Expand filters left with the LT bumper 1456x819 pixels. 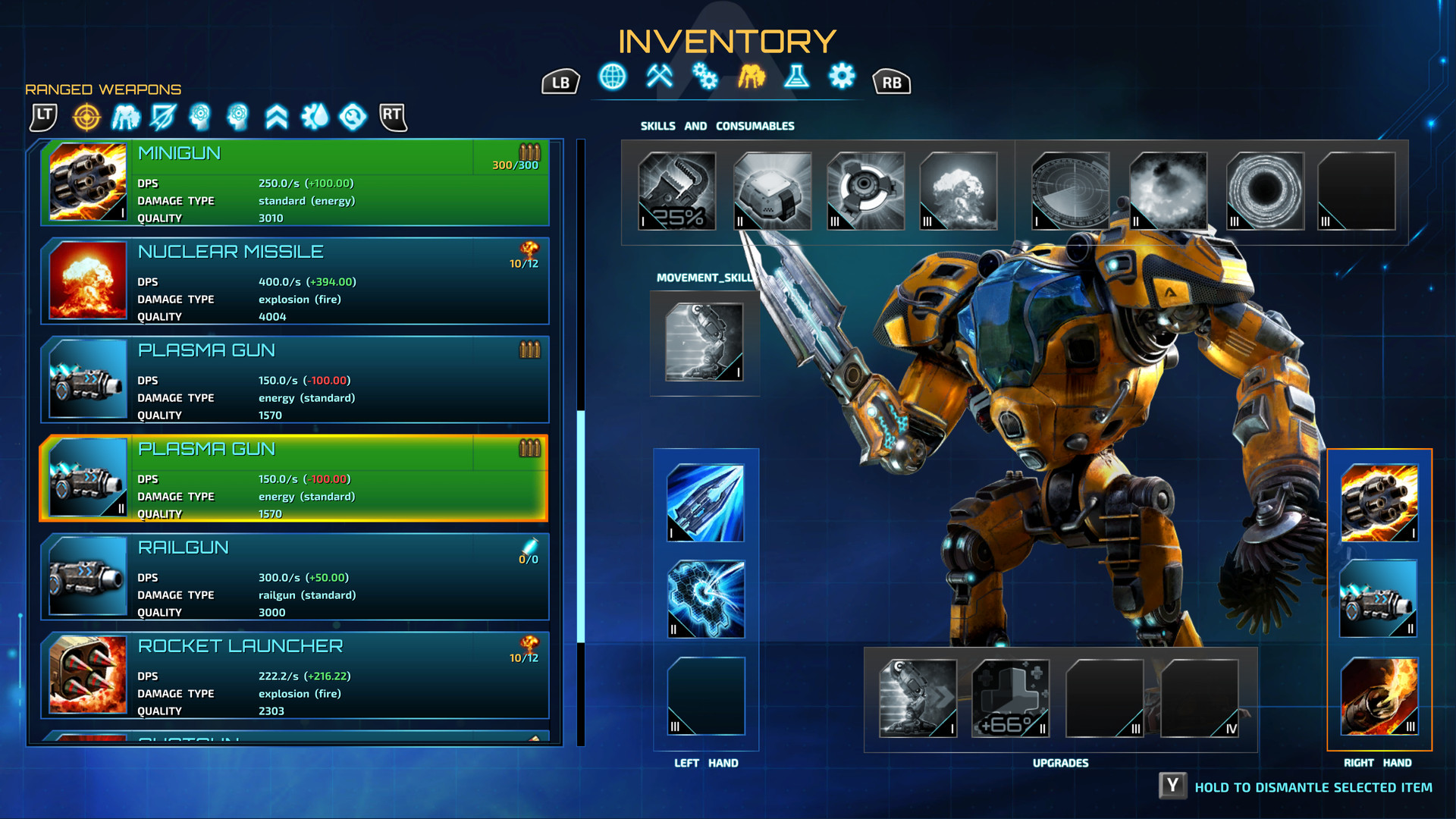pyautogui.click(x=43, y=115)
